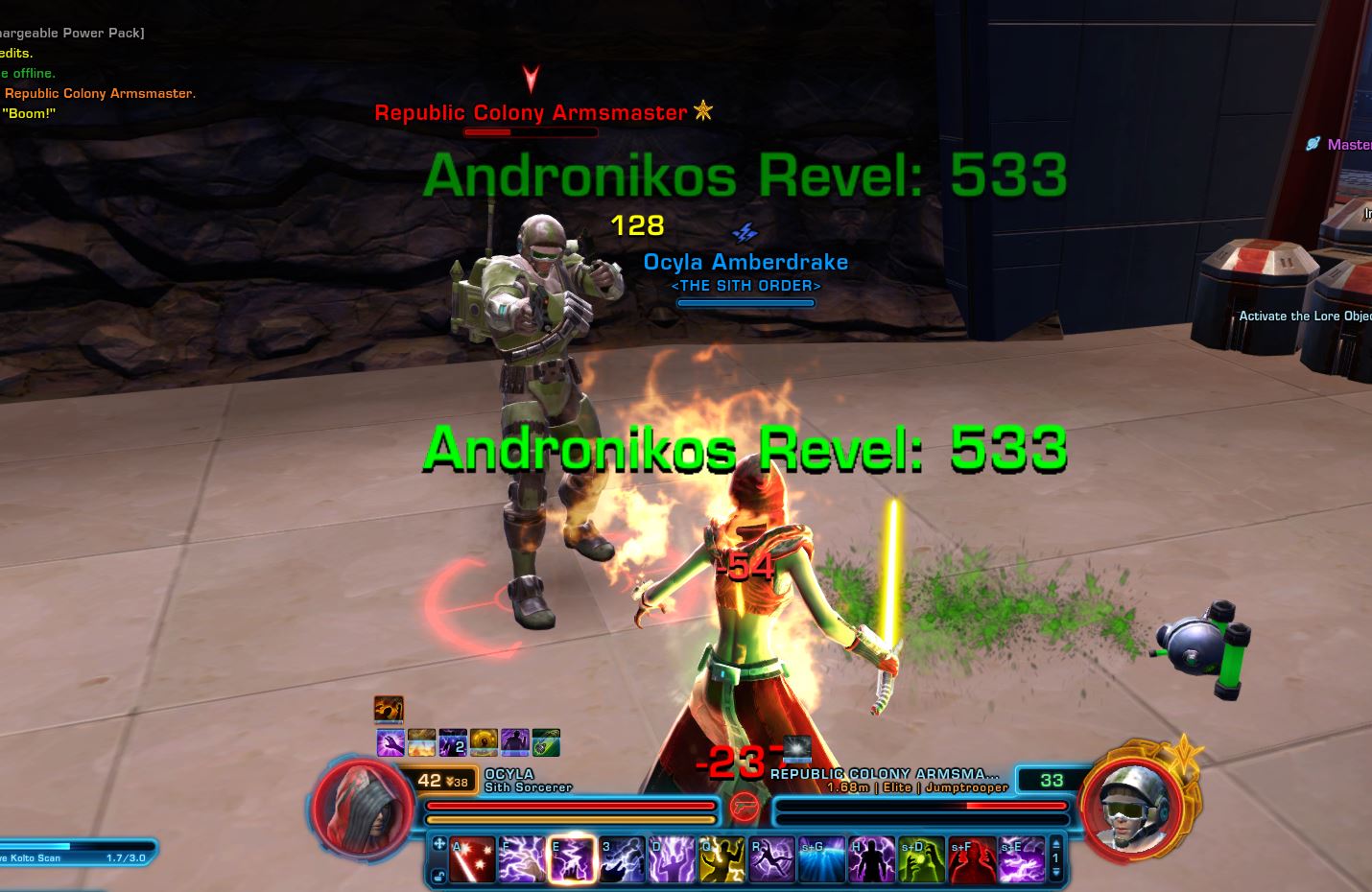Cast the blue energy wave ability
This screenshot has height=892, width=1372.
pyautogui.click(x=822, y=858)
